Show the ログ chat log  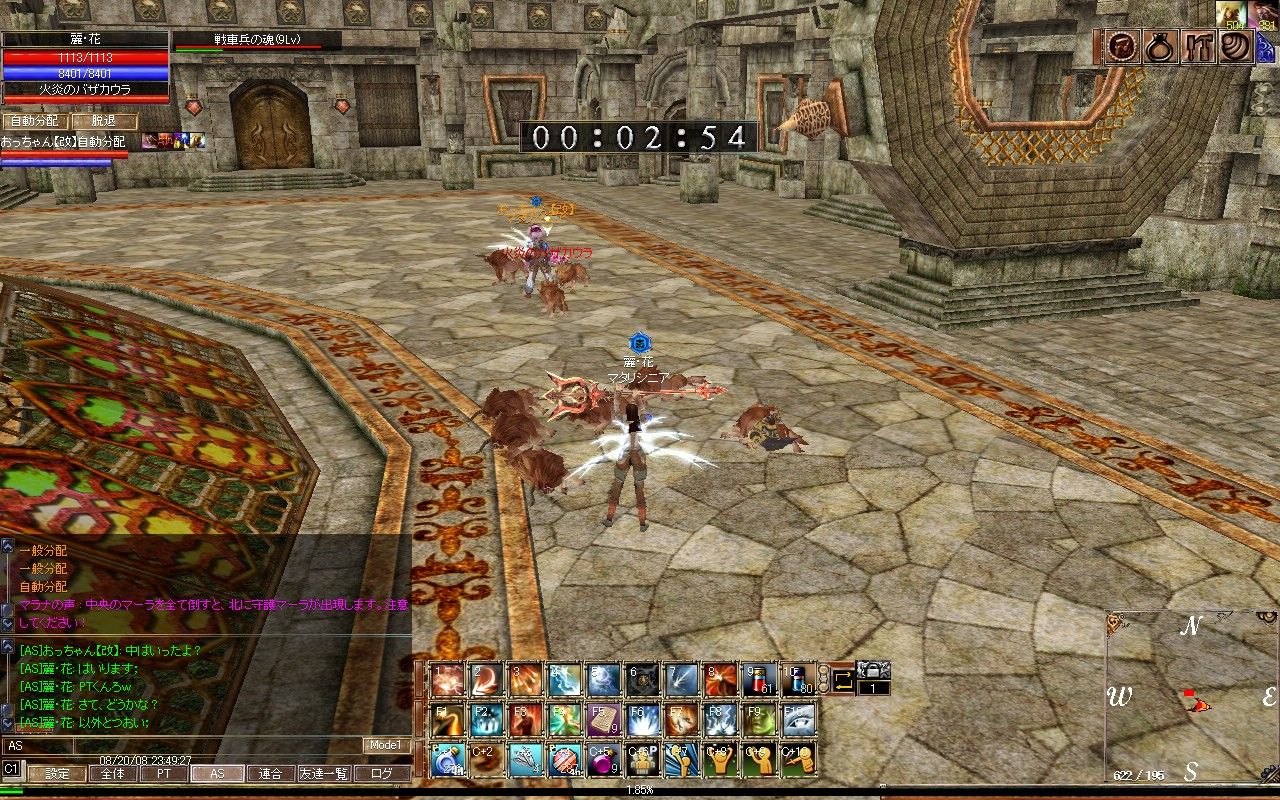[382, 773]
